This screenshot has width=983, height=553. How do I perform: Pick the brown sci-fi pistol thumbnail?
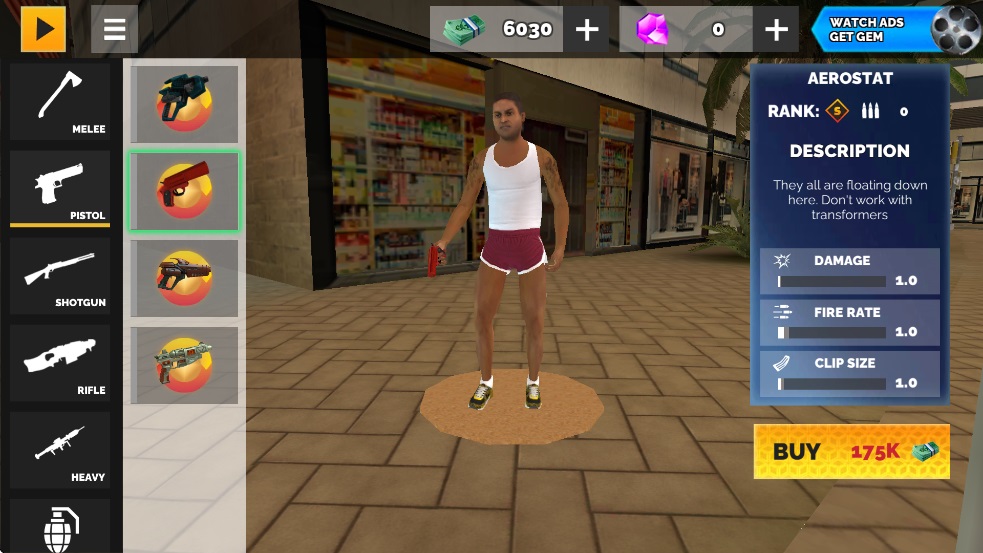click(184, 278)
